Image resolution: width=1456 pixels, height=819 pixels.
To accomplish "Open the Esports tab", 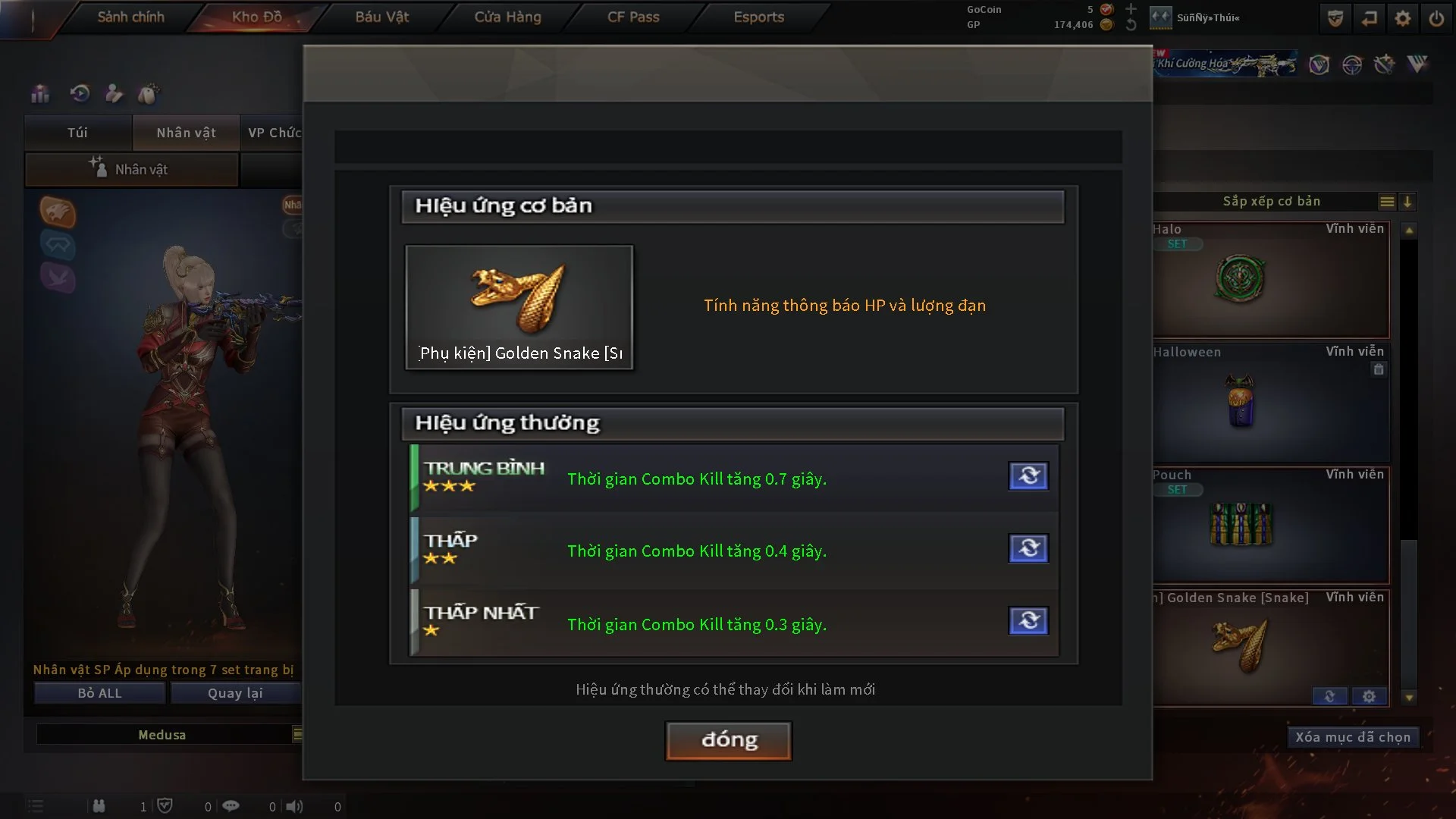I will pos(758,17).
